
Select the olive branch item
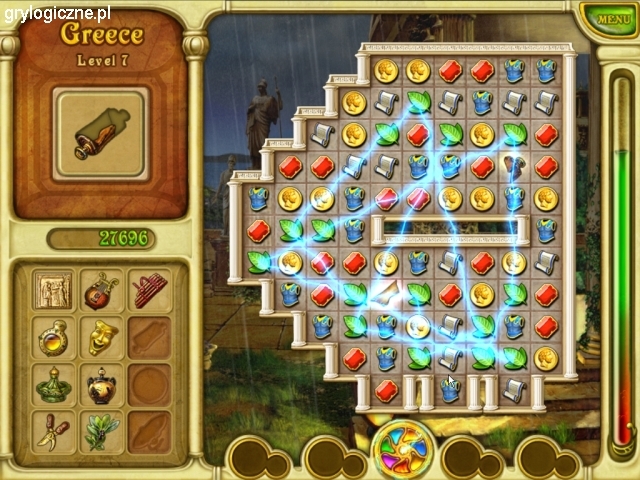click(101, 432)
